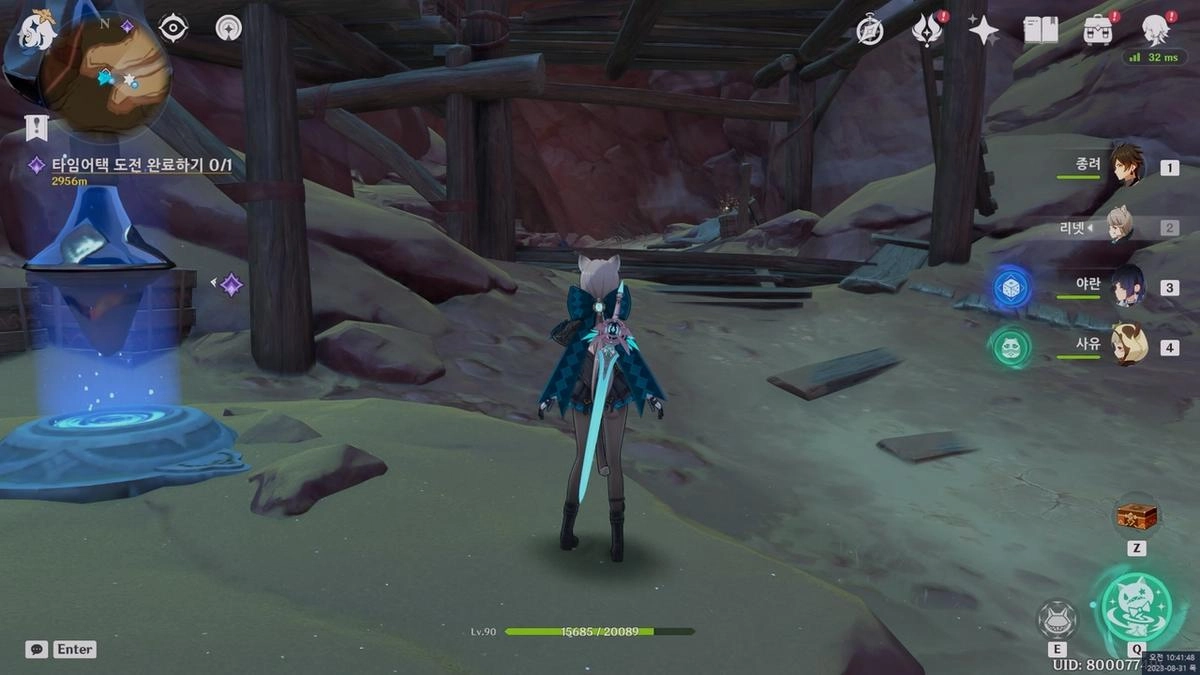Open the character profile icon

click(x=1156, y=30)
